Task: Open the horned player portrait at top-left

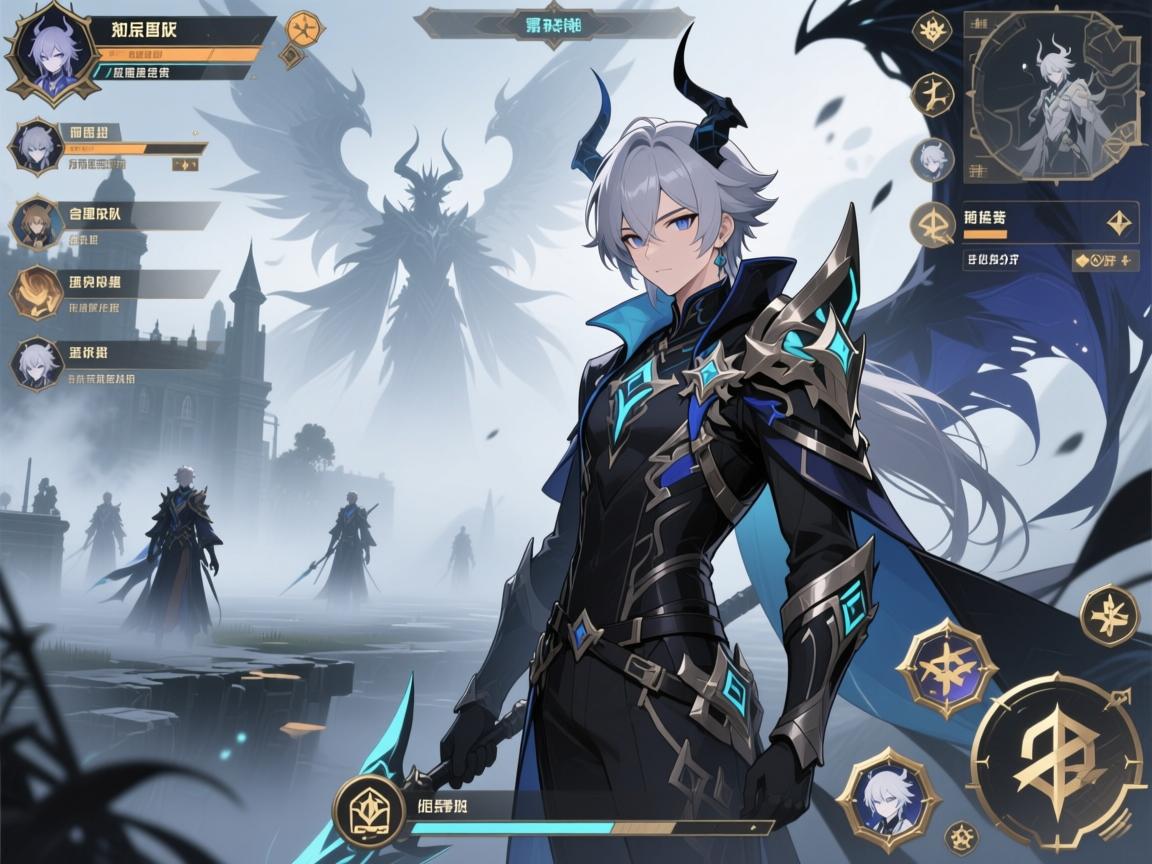Action: coord(45,46)
